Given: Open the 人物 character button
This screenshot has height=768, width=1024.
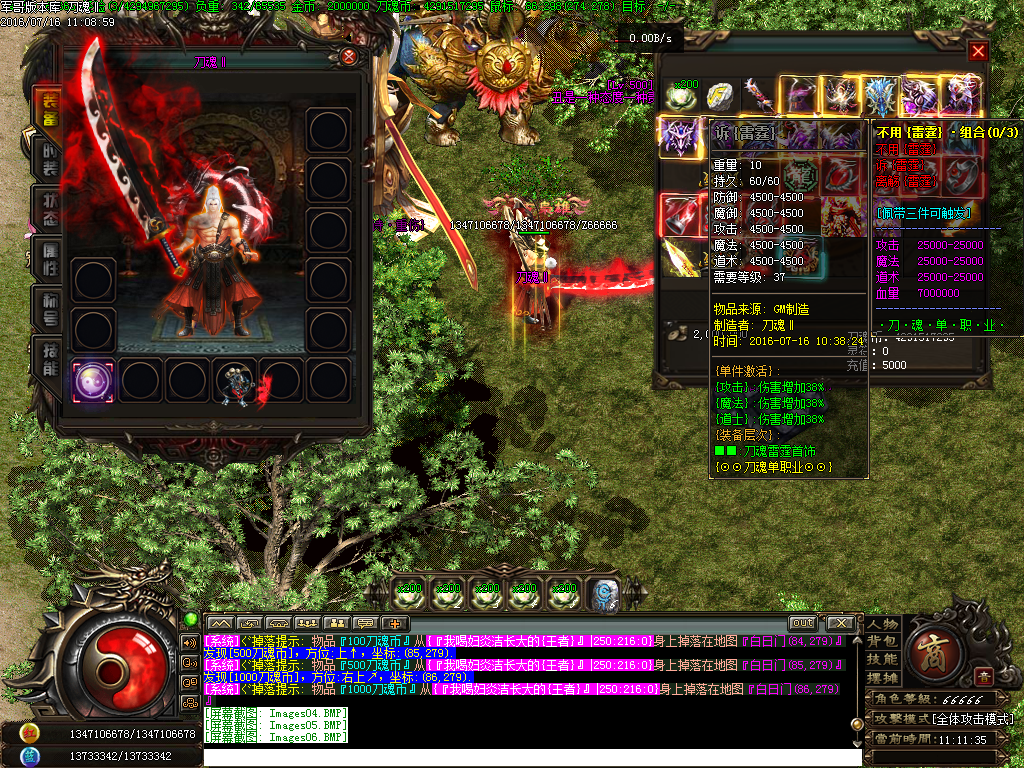Looking at the screenshot, I should tap(882, 624).
